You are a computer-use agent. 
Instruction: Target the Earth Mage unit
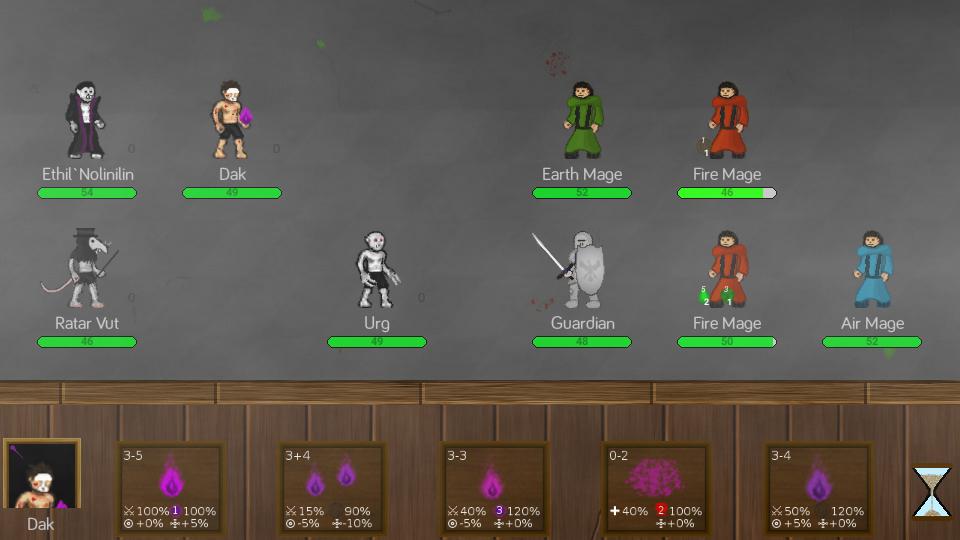[x=582, y=122]
